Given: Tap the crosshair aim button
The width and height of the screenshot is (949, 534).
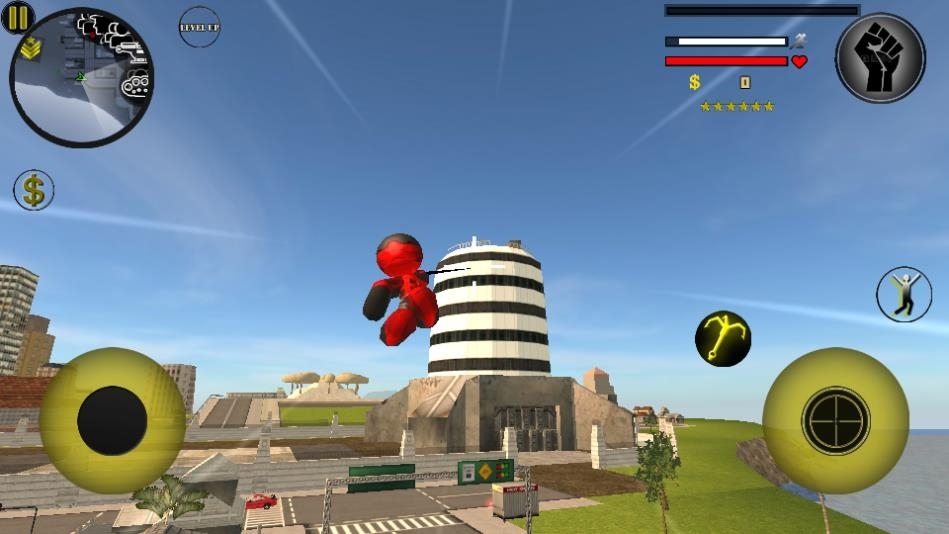Looking at the screenshot, I should (836, 421).
